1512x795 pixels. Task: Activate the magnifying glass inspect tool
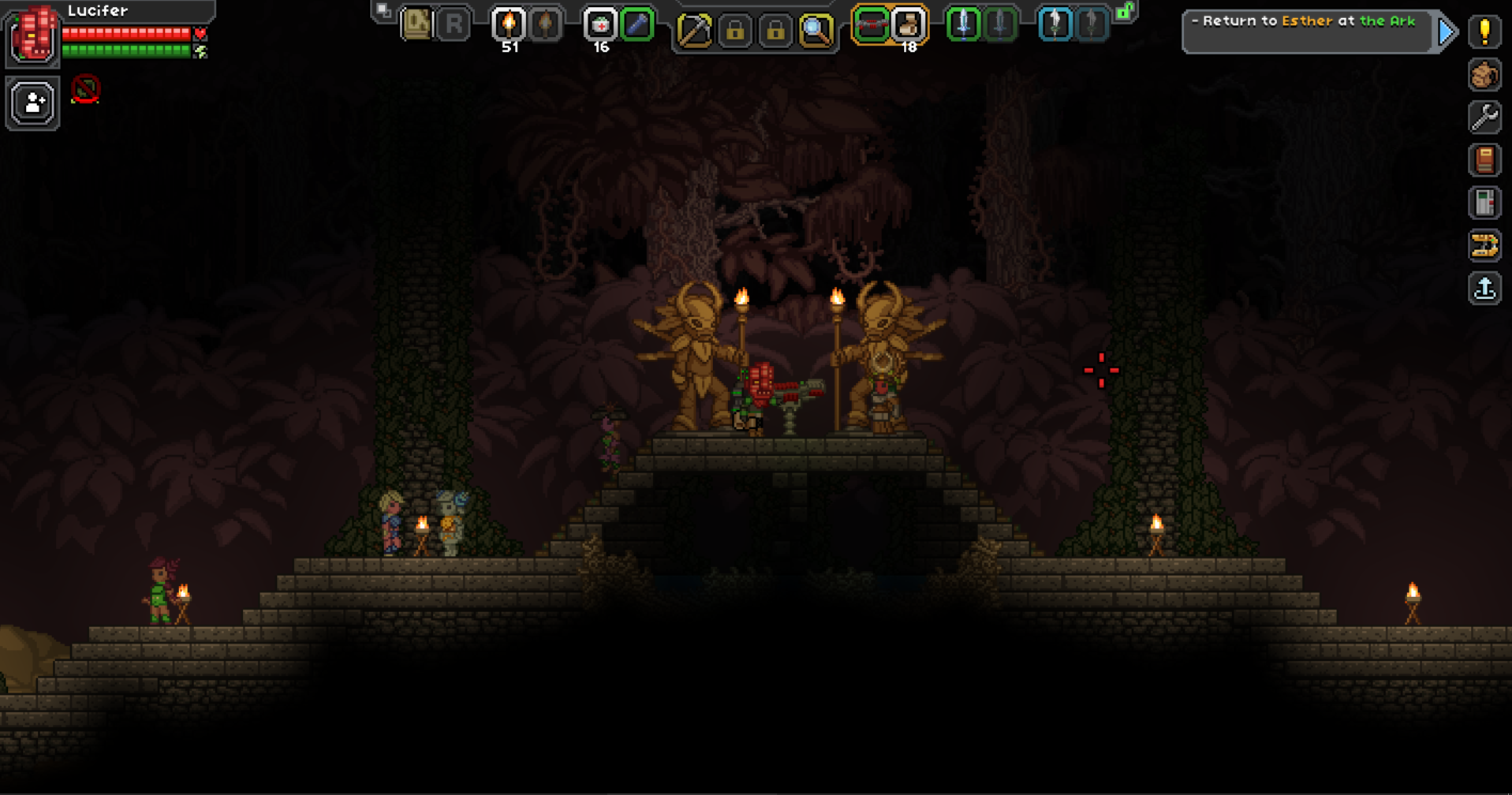pyautogui.click(x=816, y=32)
